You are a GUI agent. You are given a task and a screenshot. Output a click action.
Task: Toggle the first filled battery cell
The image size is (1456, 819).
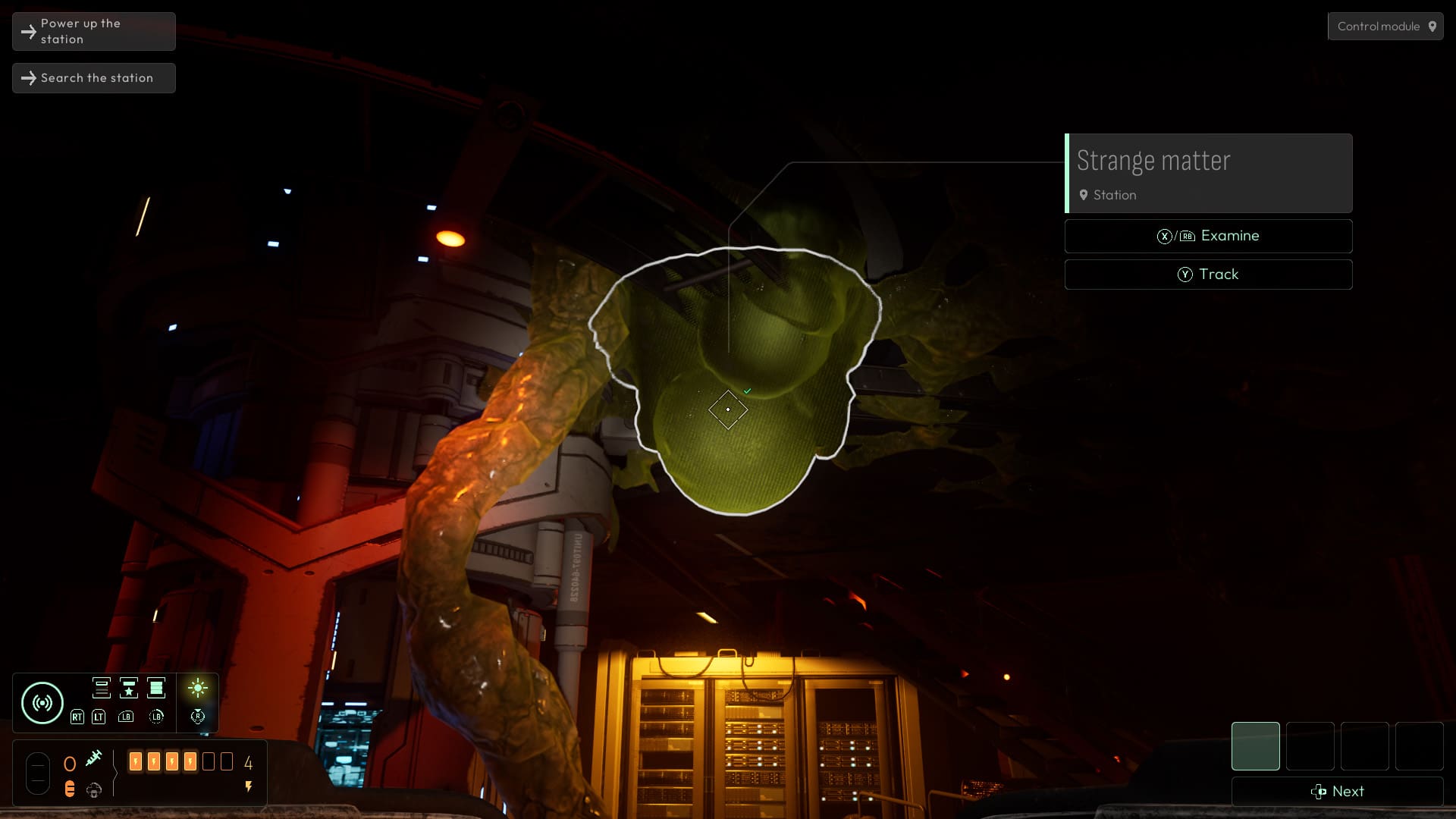click(x=135, y=762)
